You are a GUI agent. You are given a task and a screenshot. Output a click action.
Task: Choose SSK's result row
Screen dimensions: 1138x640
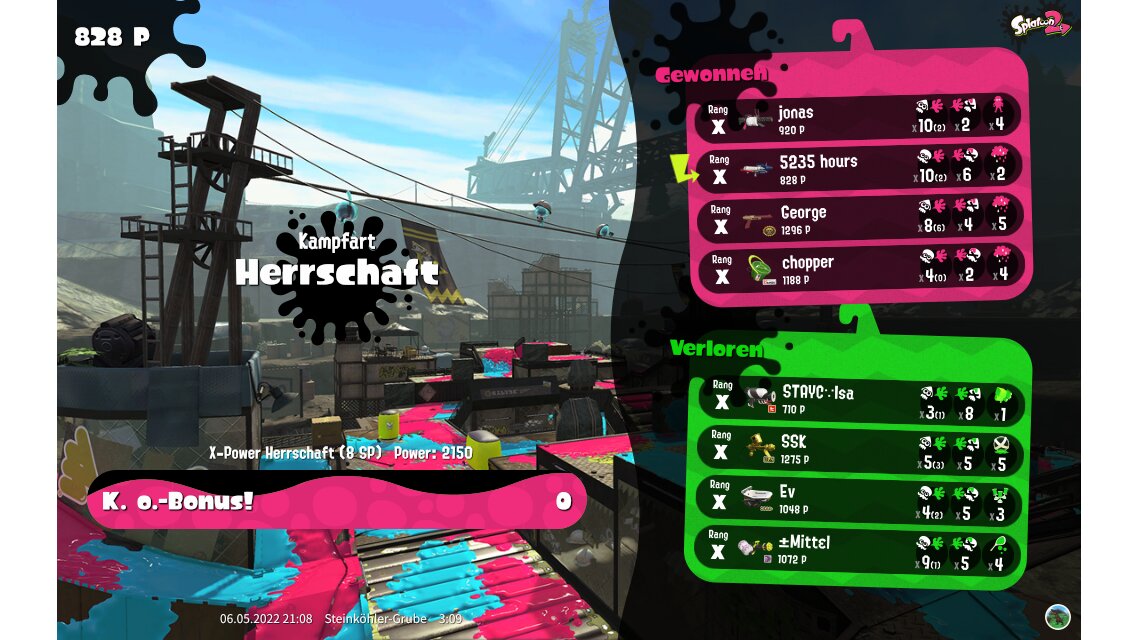pyautogui.click(x=860, y=449)
